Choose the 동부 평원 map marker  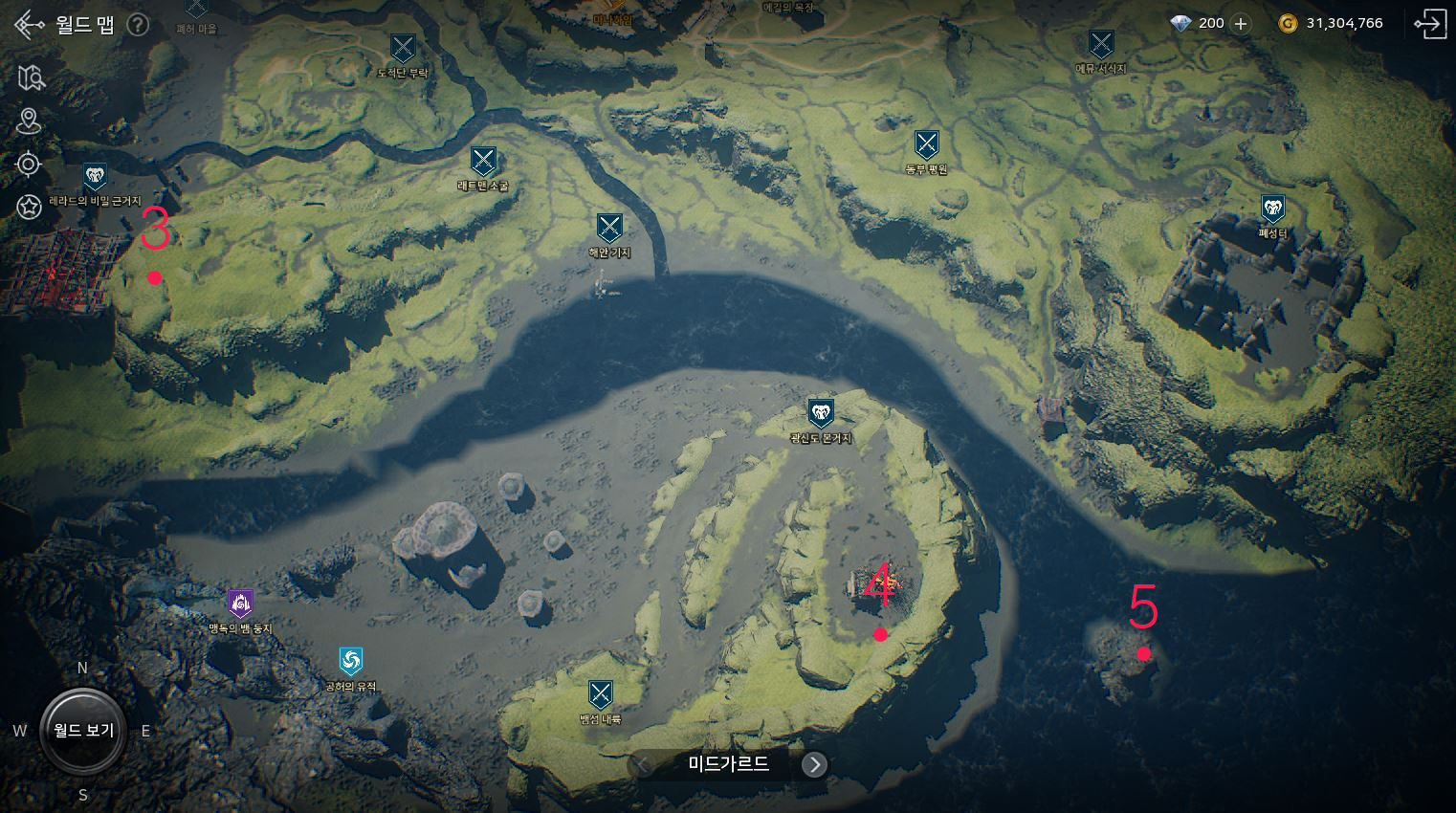pyautogui.click(x=926, y=145)
